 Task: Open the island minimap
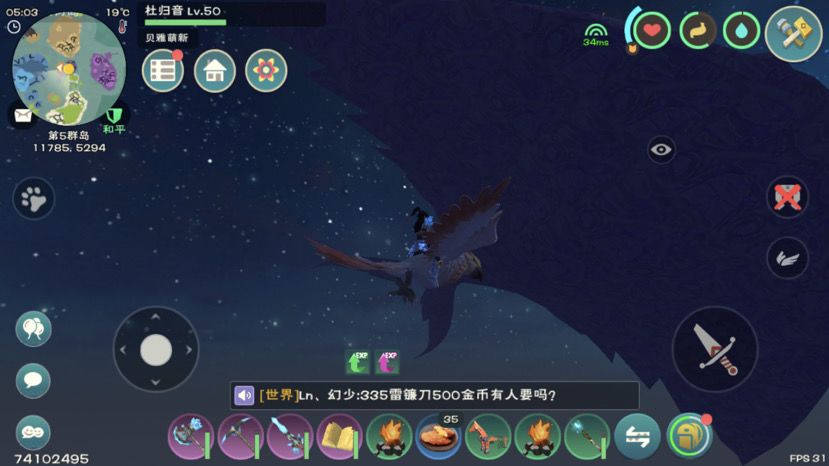point(68,68)
